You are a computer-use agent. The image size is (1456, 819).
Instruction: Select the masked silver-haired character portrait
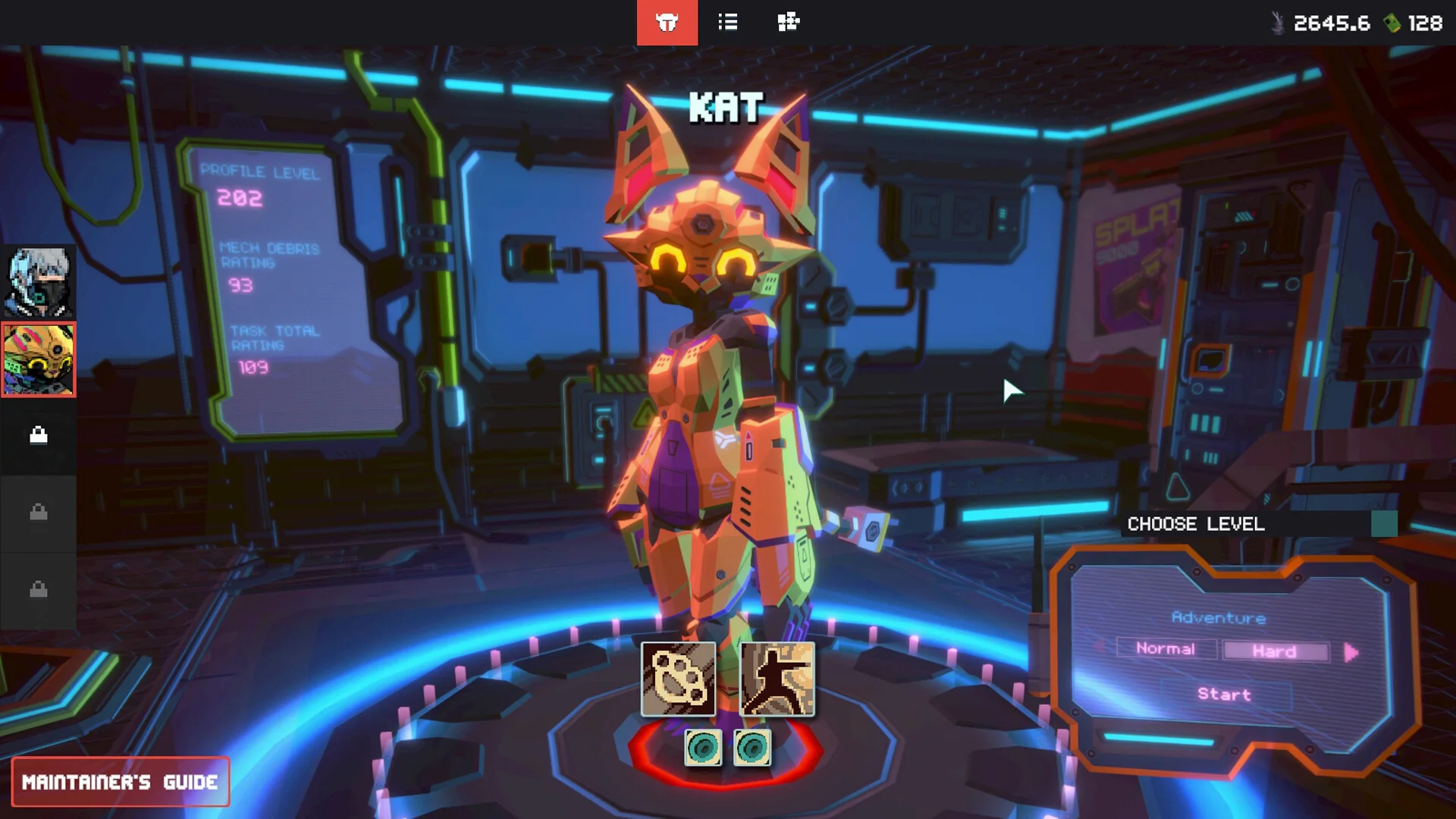[x=38, y=282]
